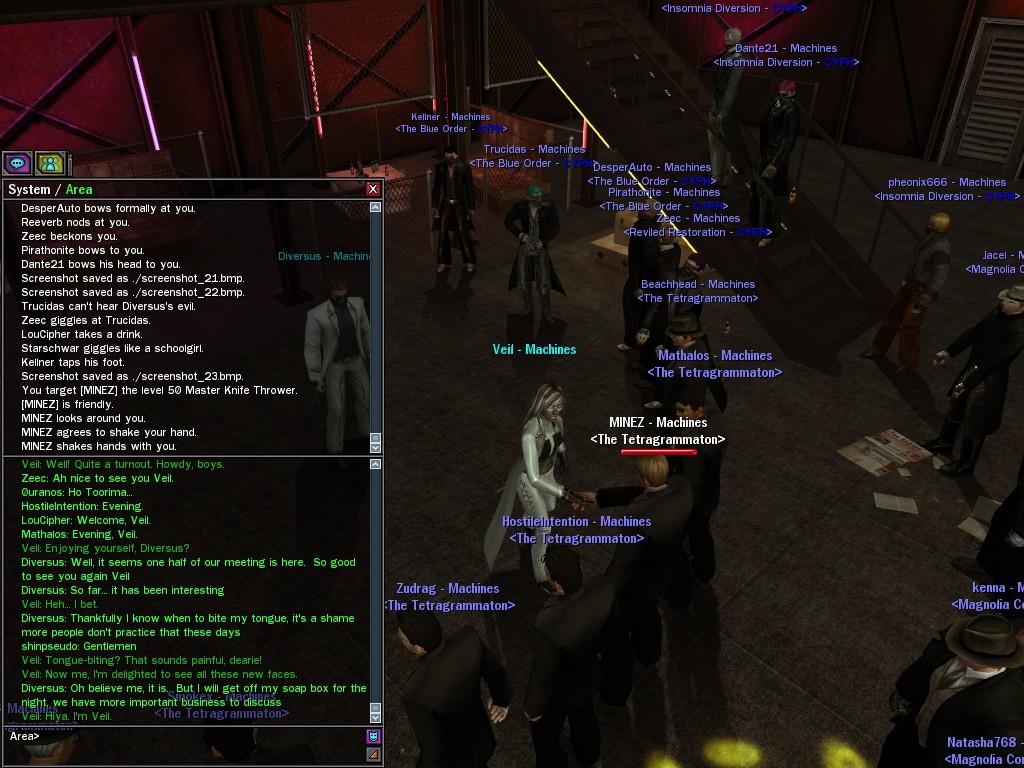Open the purple emote mask button
Image resolution: width=1024 pixels, height=768 pixels.
click(373, 736)
